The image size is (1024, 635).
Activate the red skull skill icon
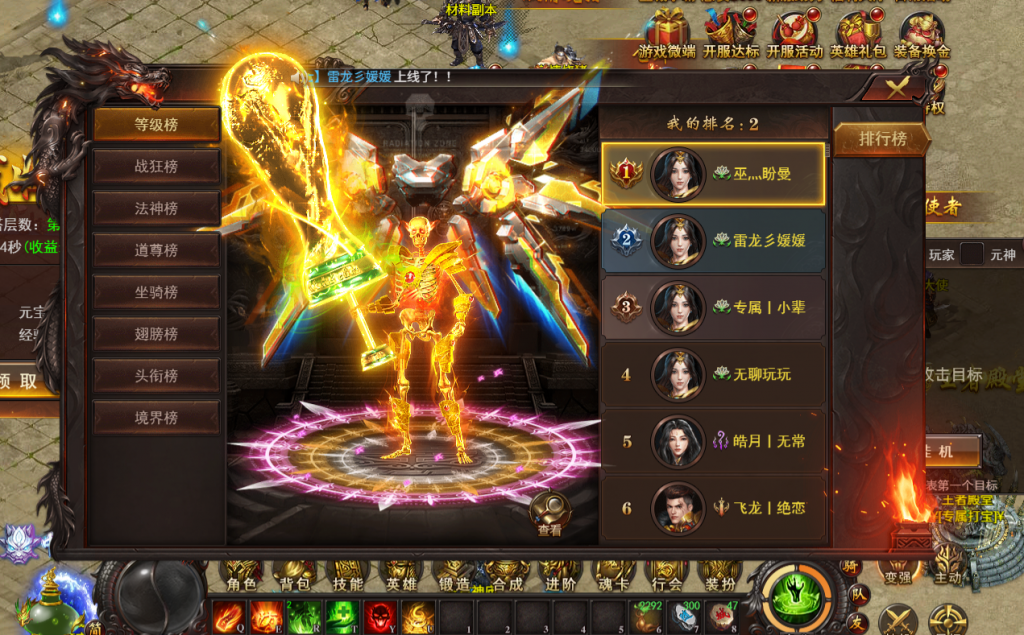[x=379, y=615]
